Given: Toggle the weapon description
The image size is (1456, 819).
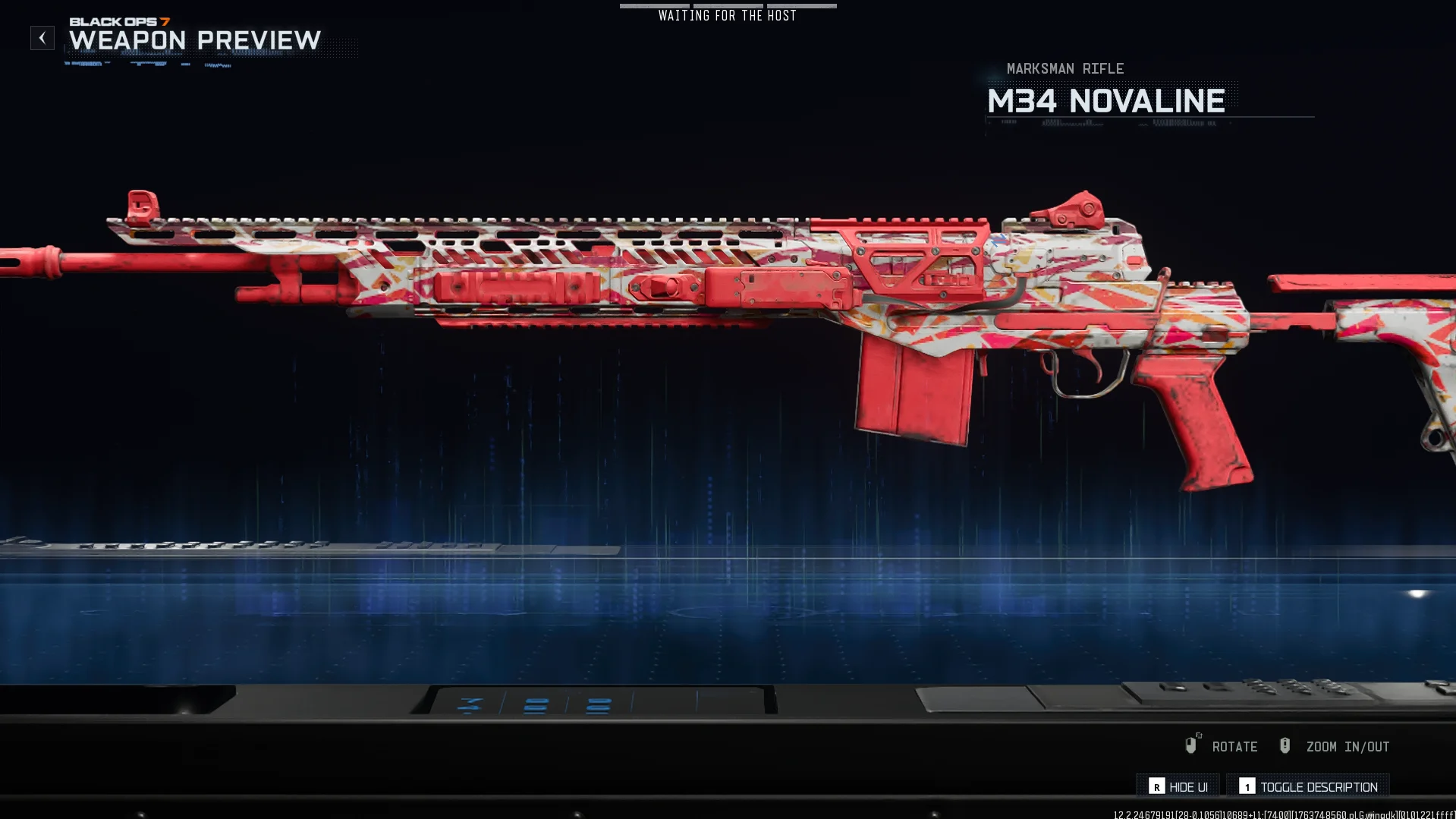Looking at the screenshot, I should point(1309,786).
